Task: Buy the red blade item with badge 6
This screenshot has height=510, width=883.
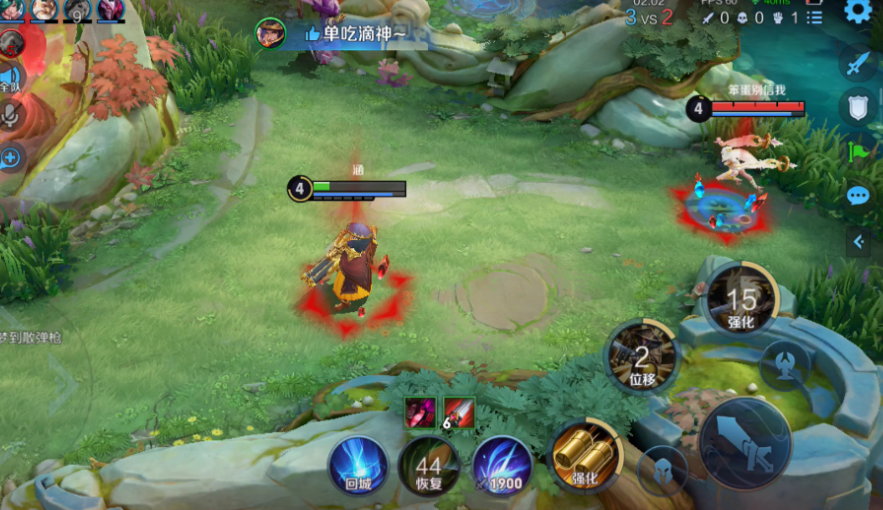Action: 459,412
